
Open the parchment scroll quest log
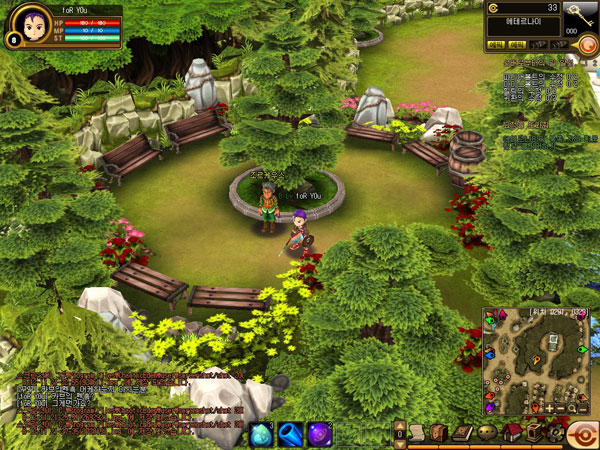418,433
